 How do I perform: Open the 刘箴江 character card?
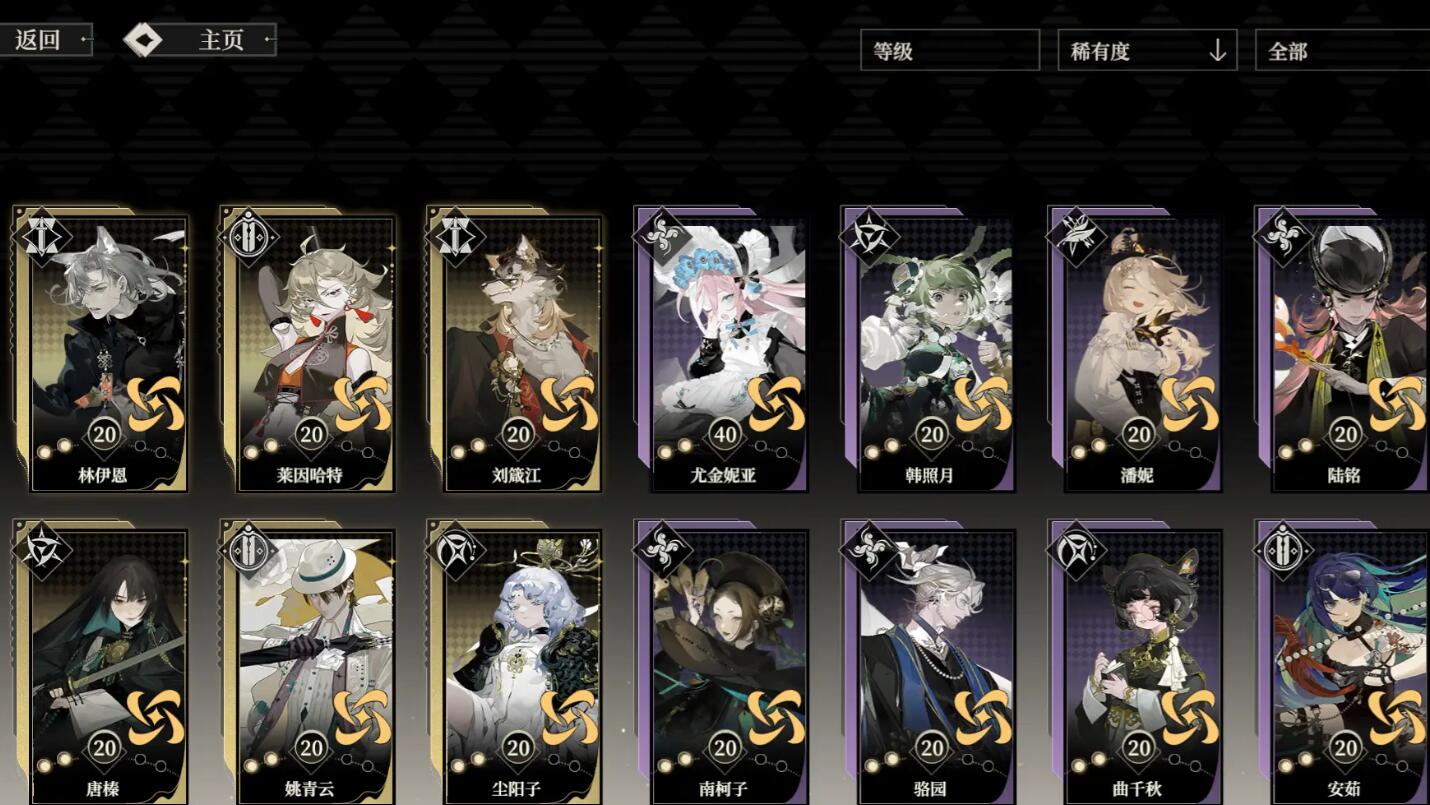[518, 350]
